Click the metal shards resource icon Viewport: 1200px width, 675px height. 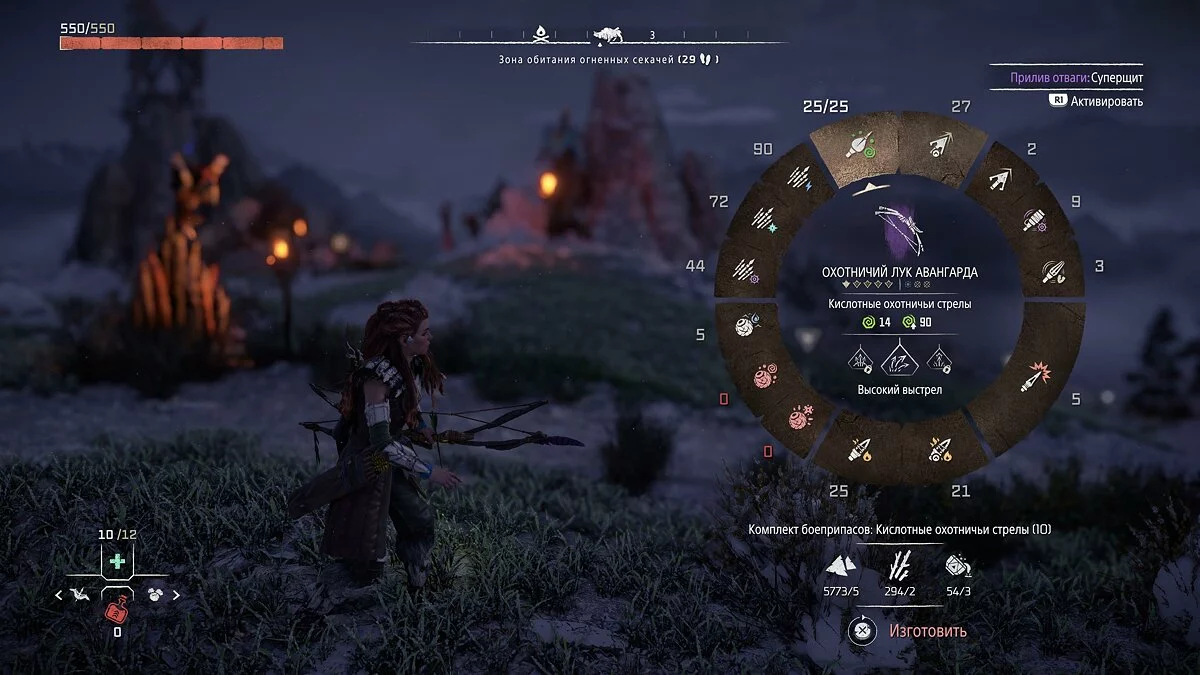coord(840,567)
